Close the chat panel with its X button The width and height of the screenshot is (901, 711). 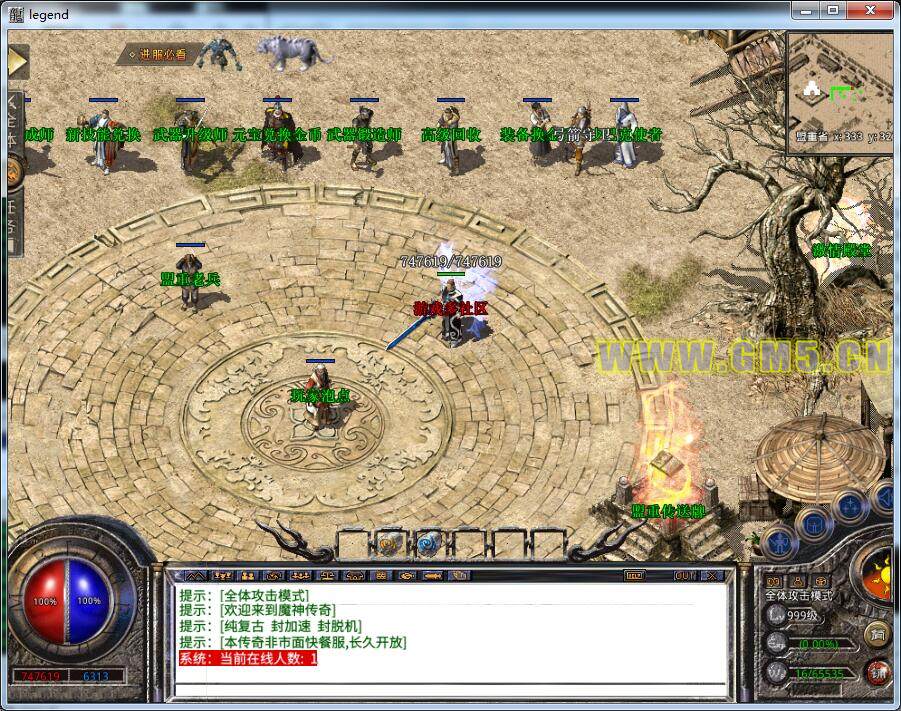(712, 576)
